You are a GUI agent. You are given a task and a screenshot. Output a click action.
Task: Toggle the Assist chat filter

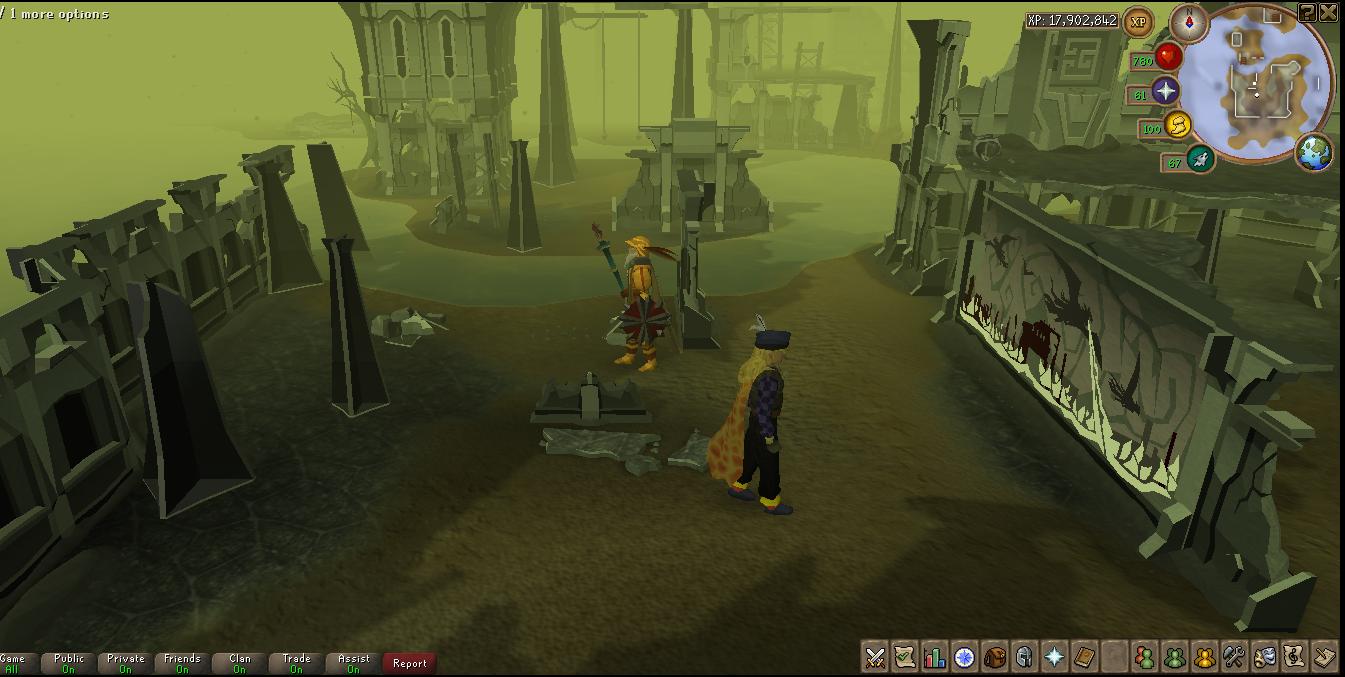354,663
